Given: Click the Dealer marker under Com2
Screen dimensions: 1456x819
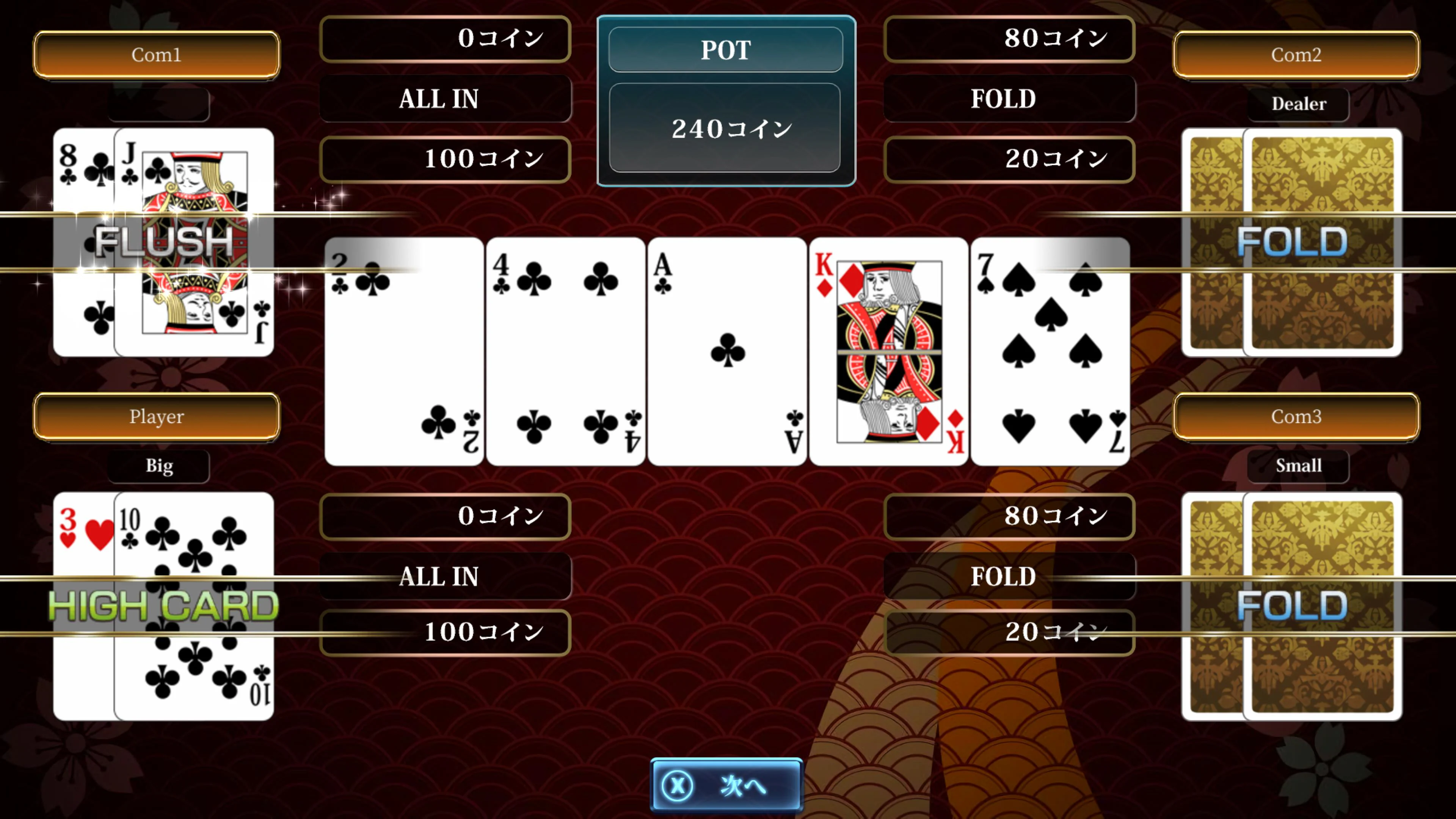Looking at the screenshot, I should 1298,104.
